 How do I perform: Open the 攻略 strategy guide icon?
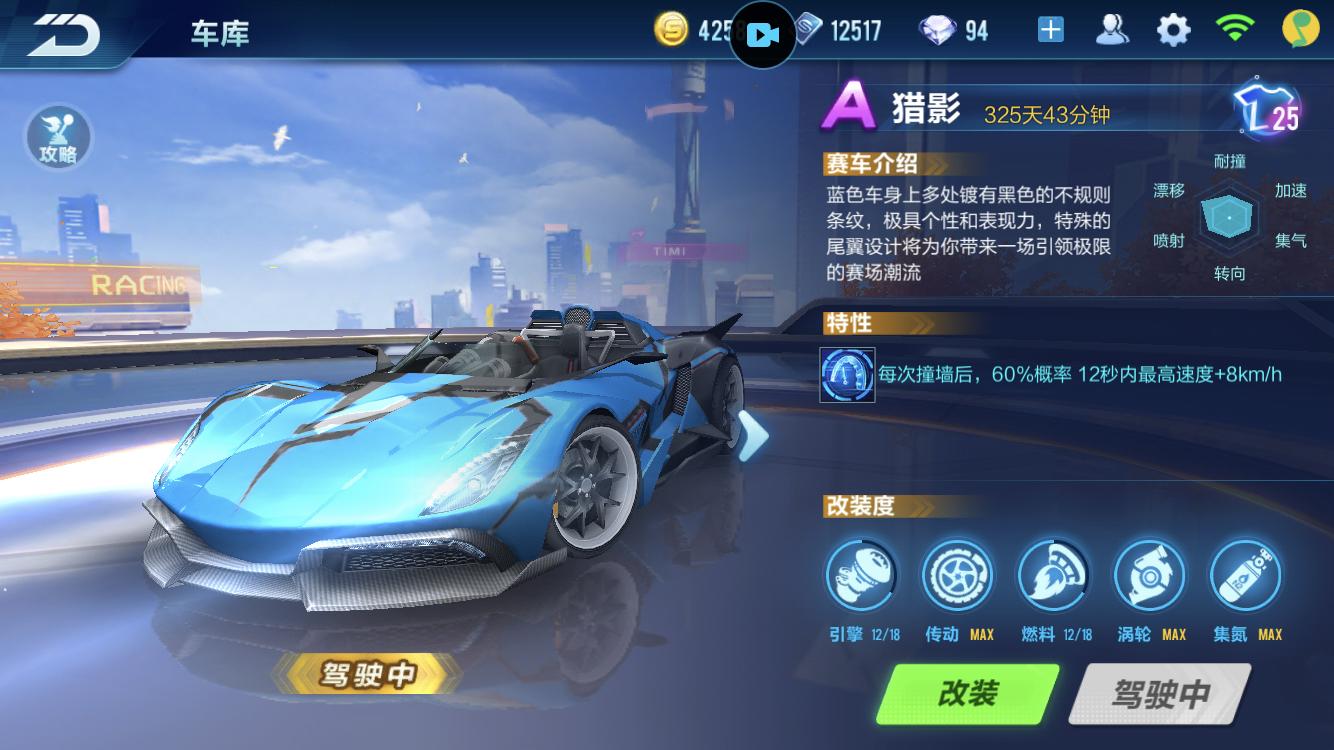pos(58,138)
